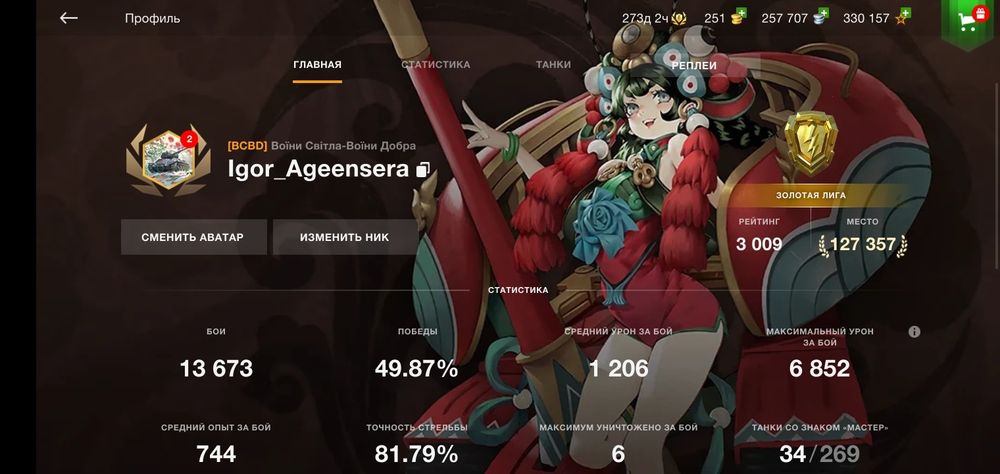Add gold using the 251 gold counter

pos(725,18)
